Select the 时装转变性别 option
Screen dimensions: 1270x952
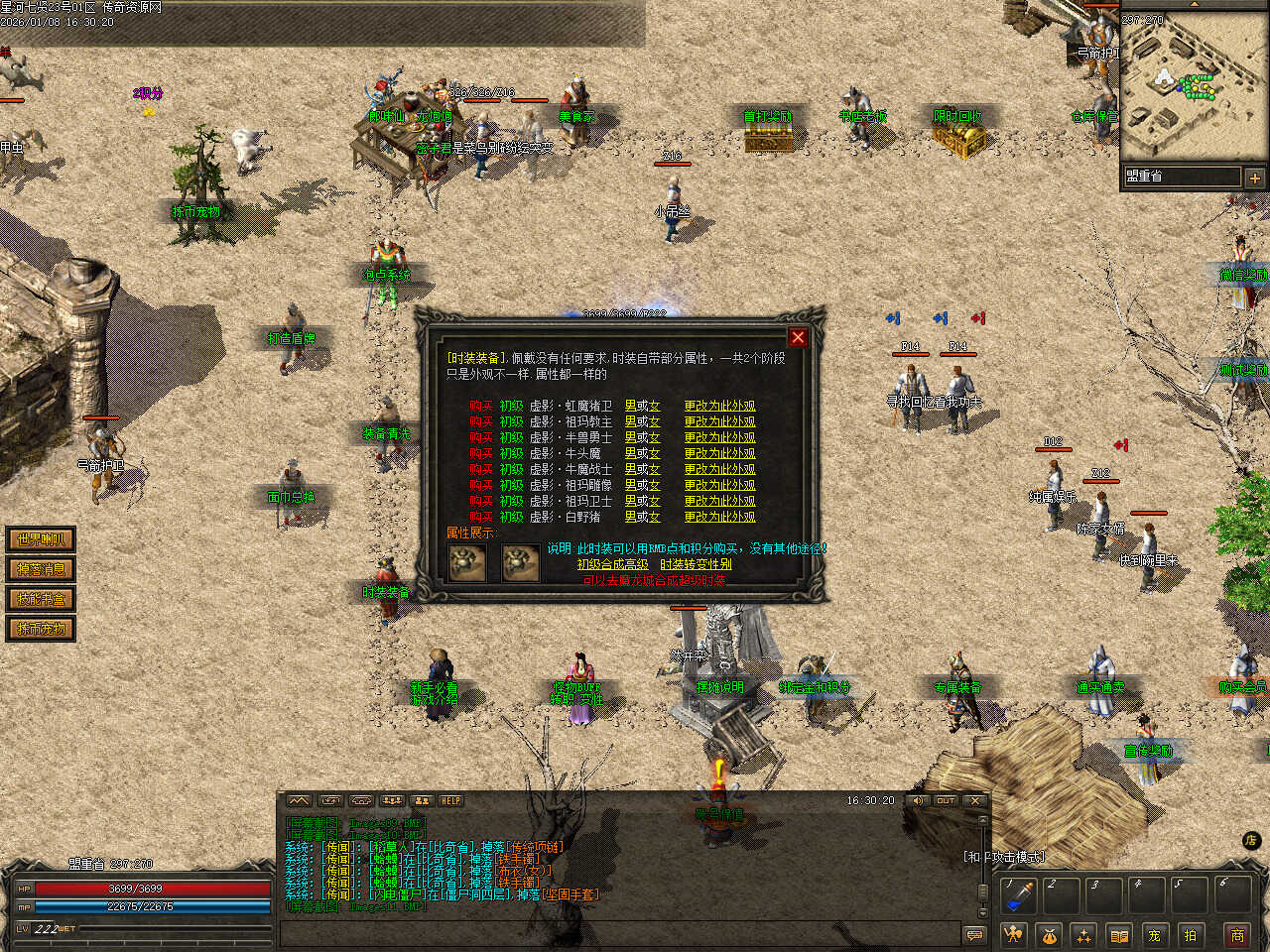click(x=696, y=564)
